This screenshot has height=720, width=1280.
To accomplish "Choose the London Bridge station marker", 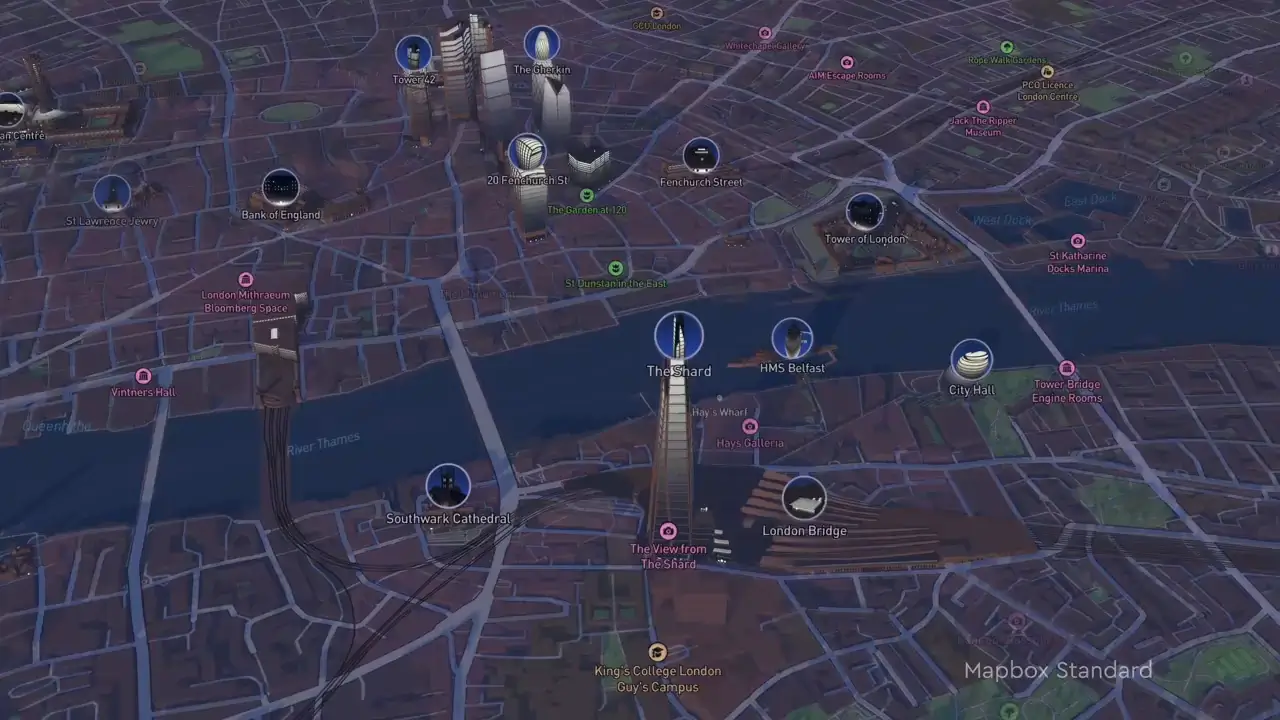I will pos(804,498).
